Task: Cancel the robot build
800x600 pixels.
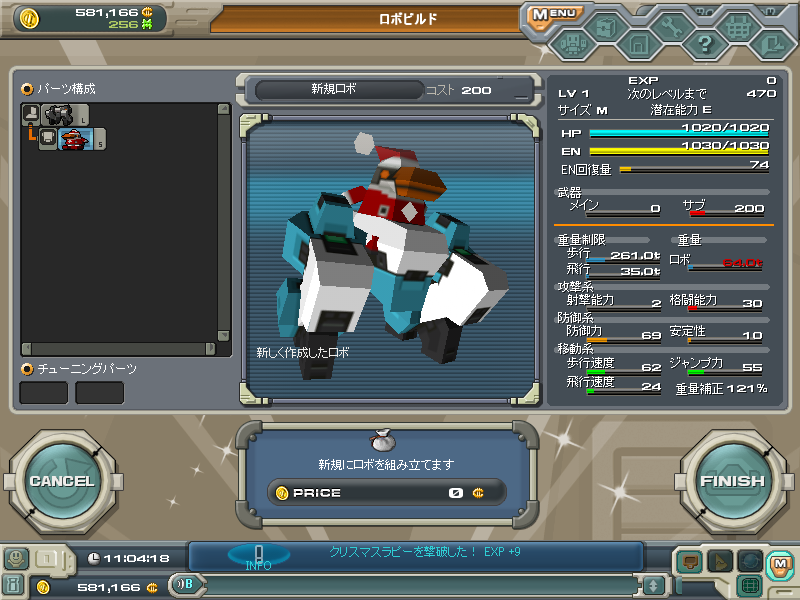Action: pyautogui.click(x=62, y=481)
